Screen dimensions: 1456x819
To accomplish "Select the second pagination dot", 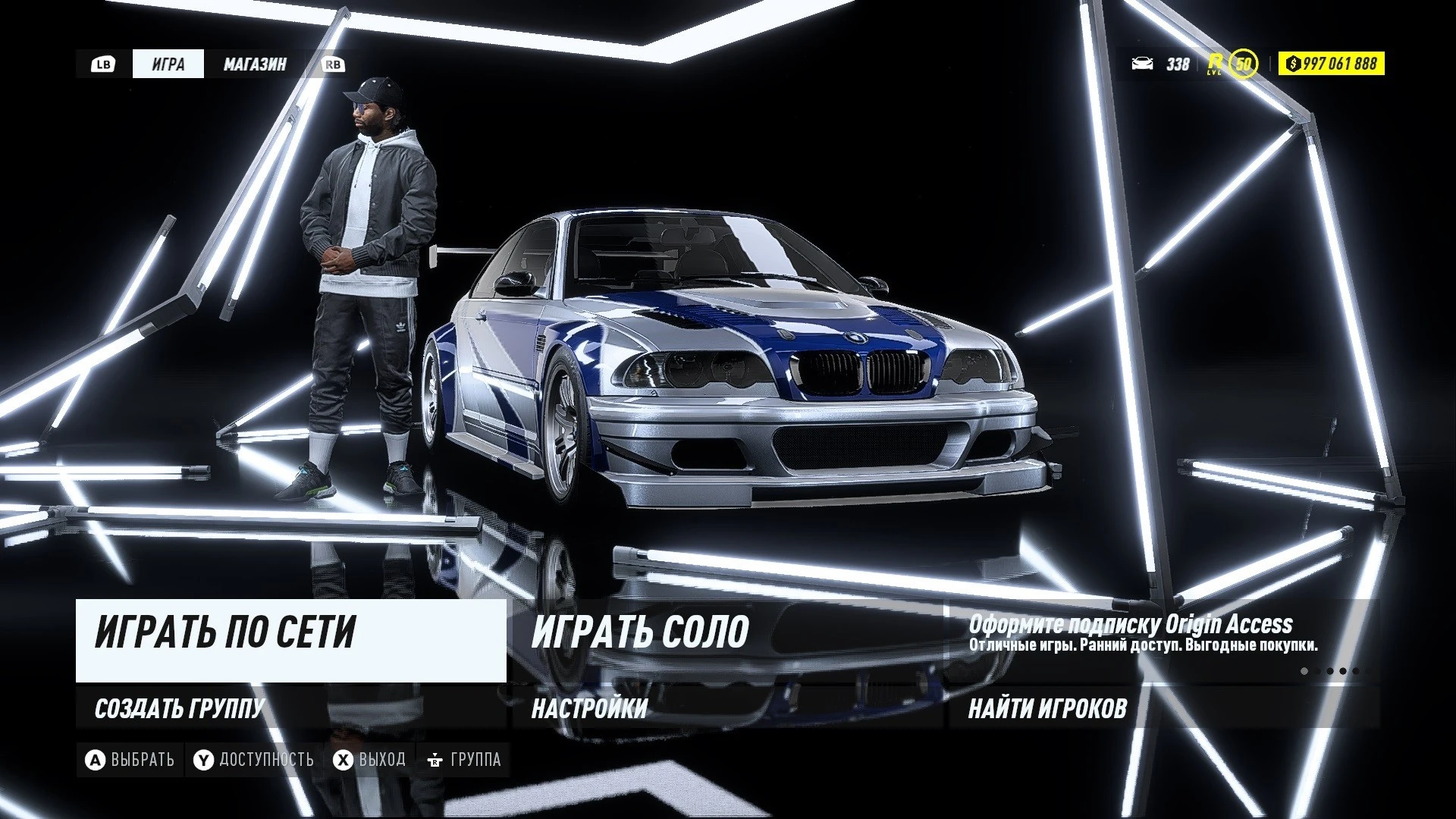I will pos(1317,671).
